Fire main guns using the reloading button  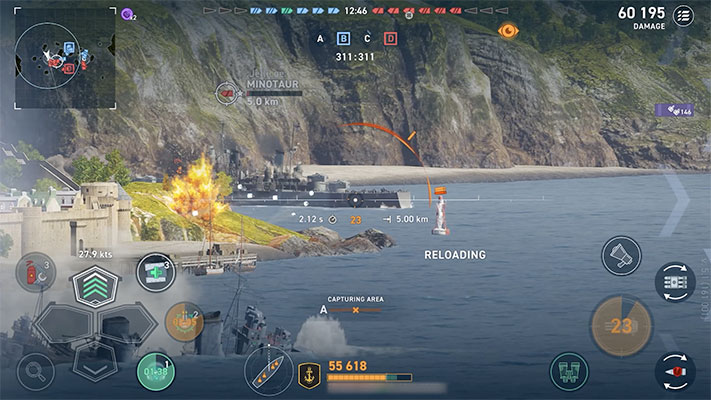(621, 326)
